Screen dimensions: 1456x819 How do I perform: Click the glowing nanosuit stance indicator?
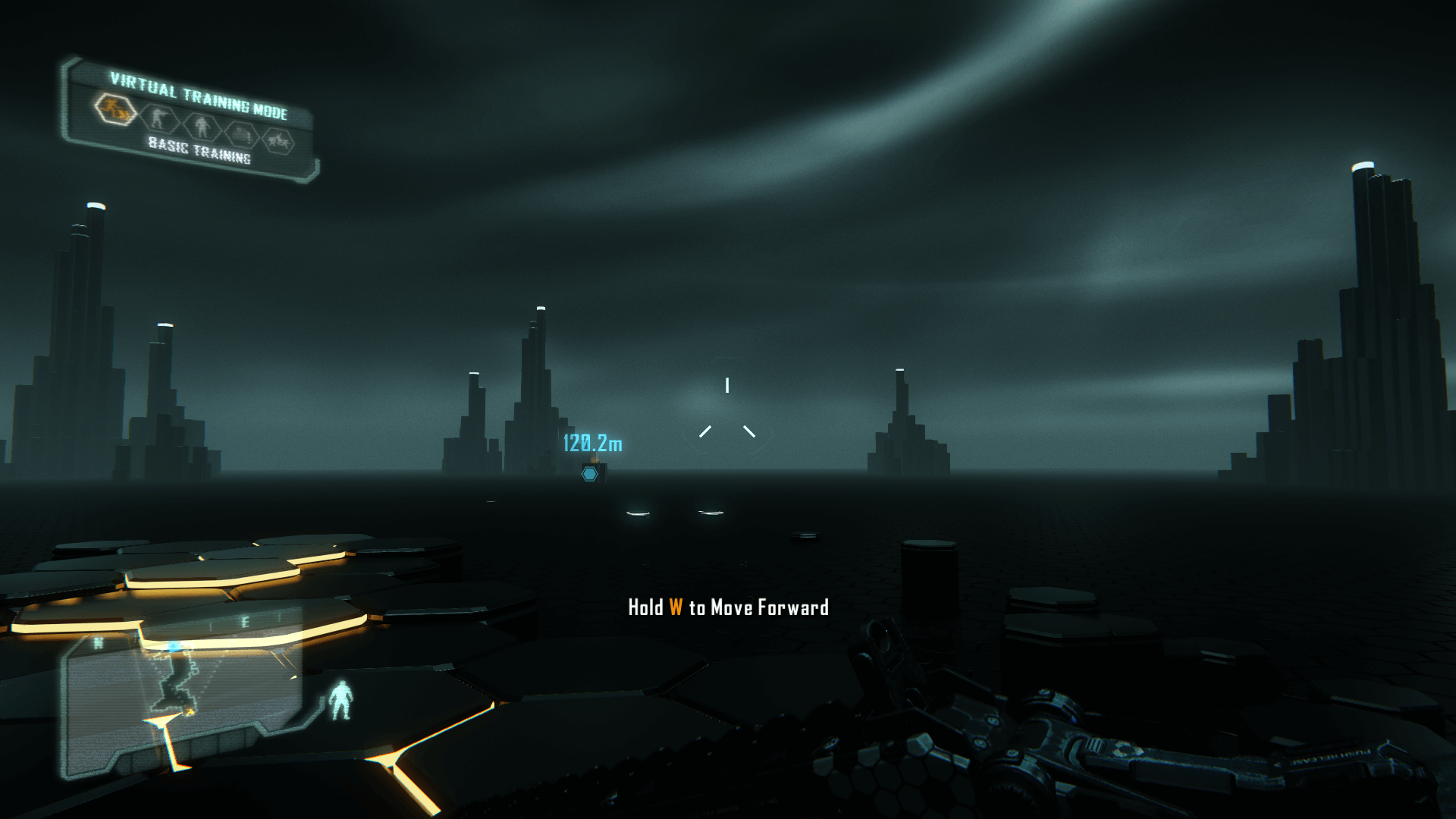pos(340,699)
